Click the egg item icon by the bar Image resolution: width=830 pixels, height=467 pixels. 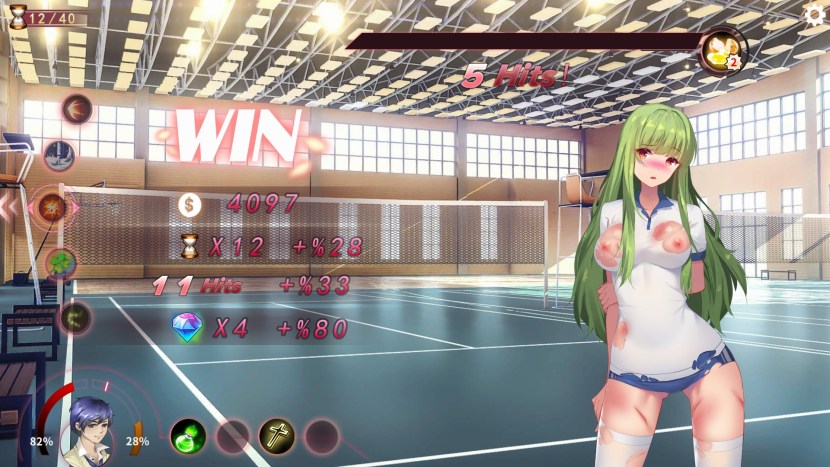pyautogui.click(x=720, y=51)
